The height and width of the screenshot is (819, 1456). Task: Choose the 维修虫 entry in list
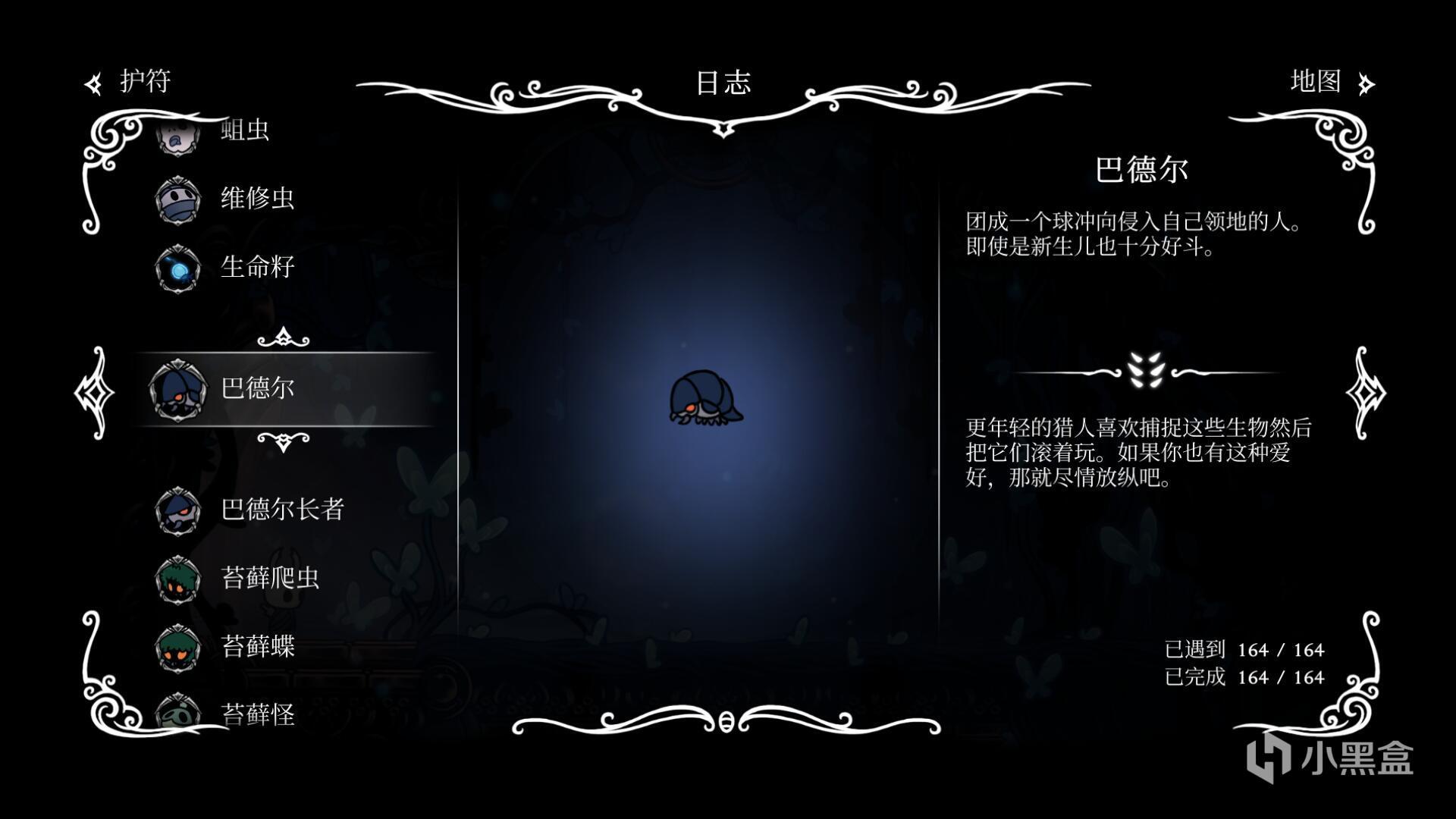click(256, 199)
